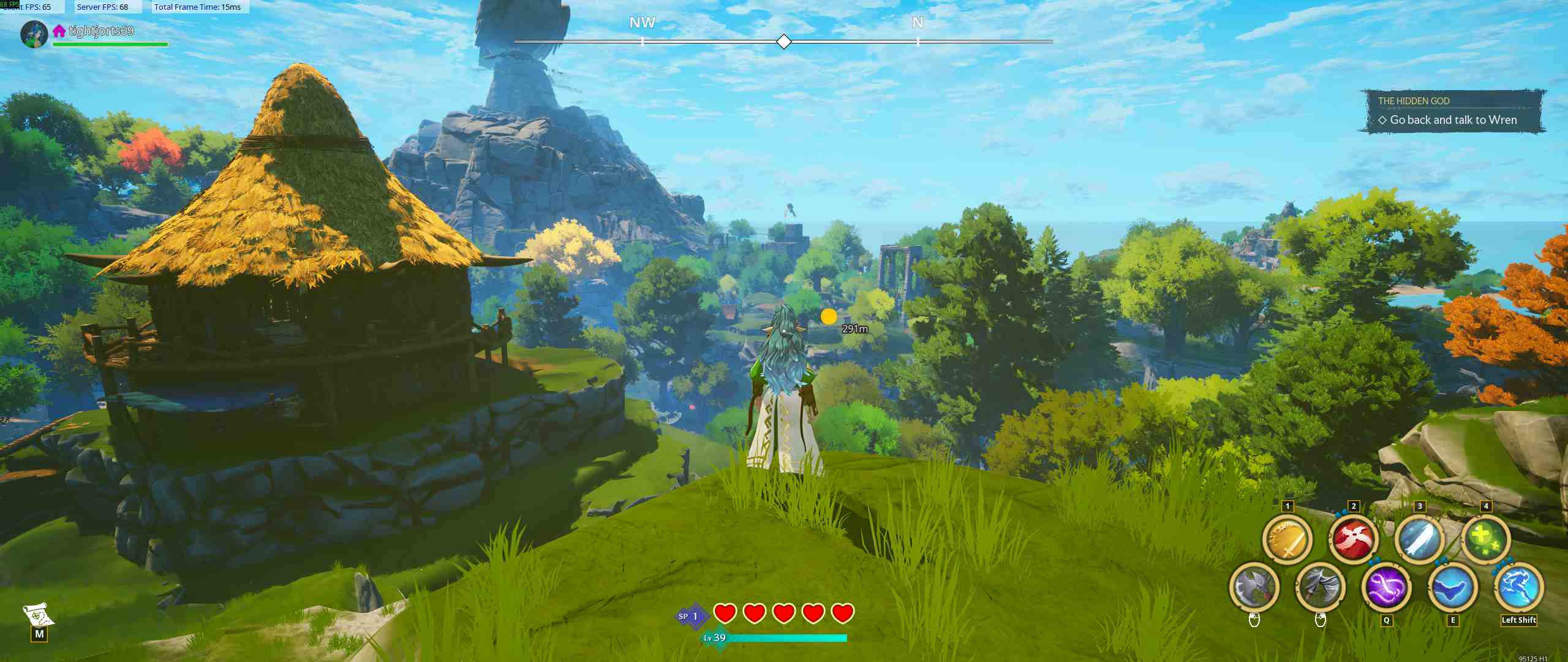1568x662 pixels.
Task: Open the map scroll icon
Action: click(x=38, y=615)
